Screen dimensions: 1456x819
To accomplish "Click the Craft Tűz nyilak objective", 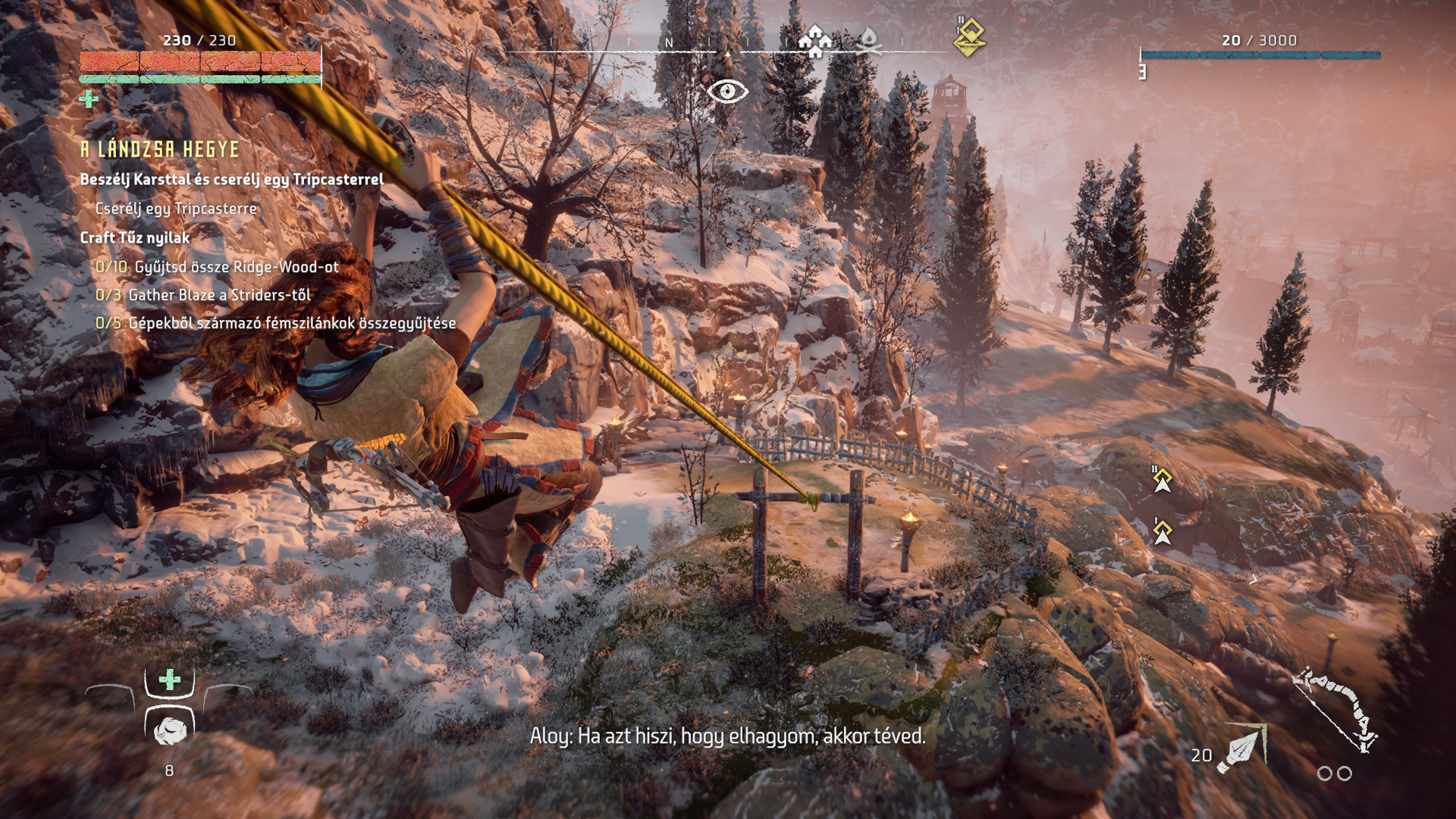I will (x=135, y=237).
